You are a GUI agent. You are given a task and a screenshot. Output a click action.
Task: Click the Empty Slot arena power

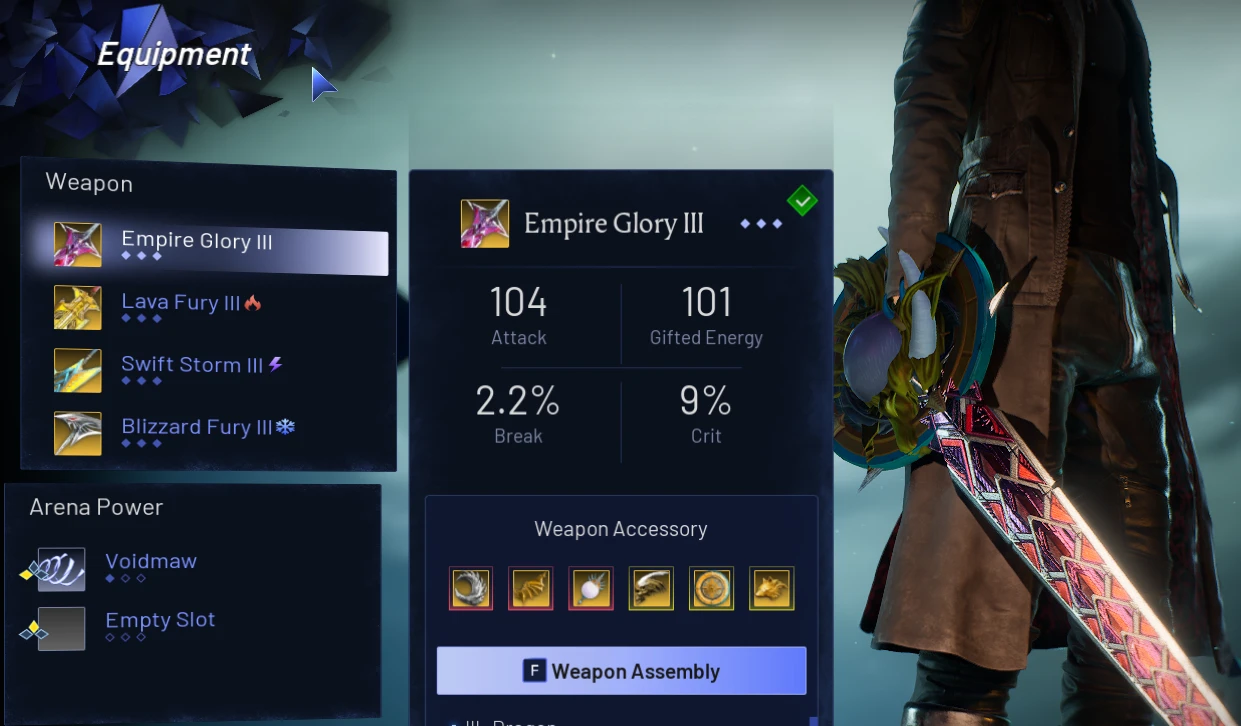click(x=160, y=621)
